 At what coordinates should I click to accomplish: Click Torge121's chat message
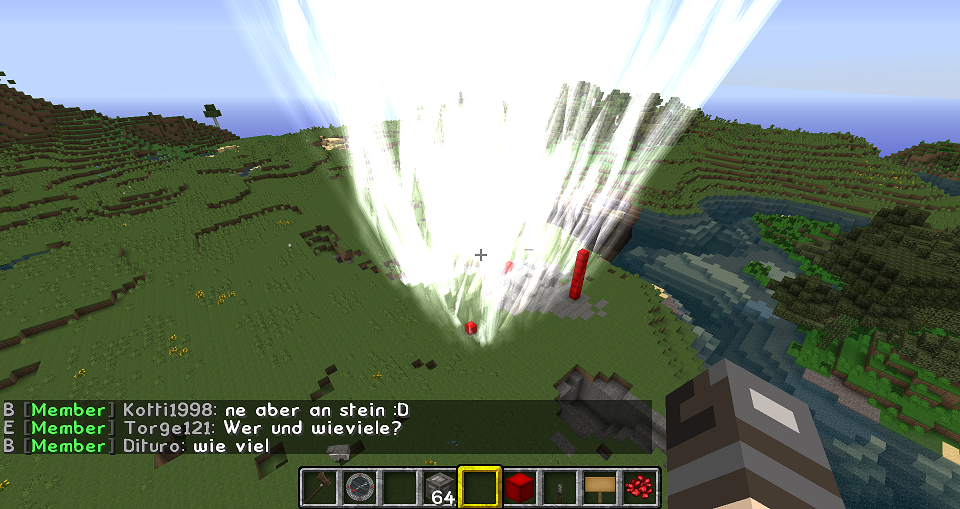[312, 428]
